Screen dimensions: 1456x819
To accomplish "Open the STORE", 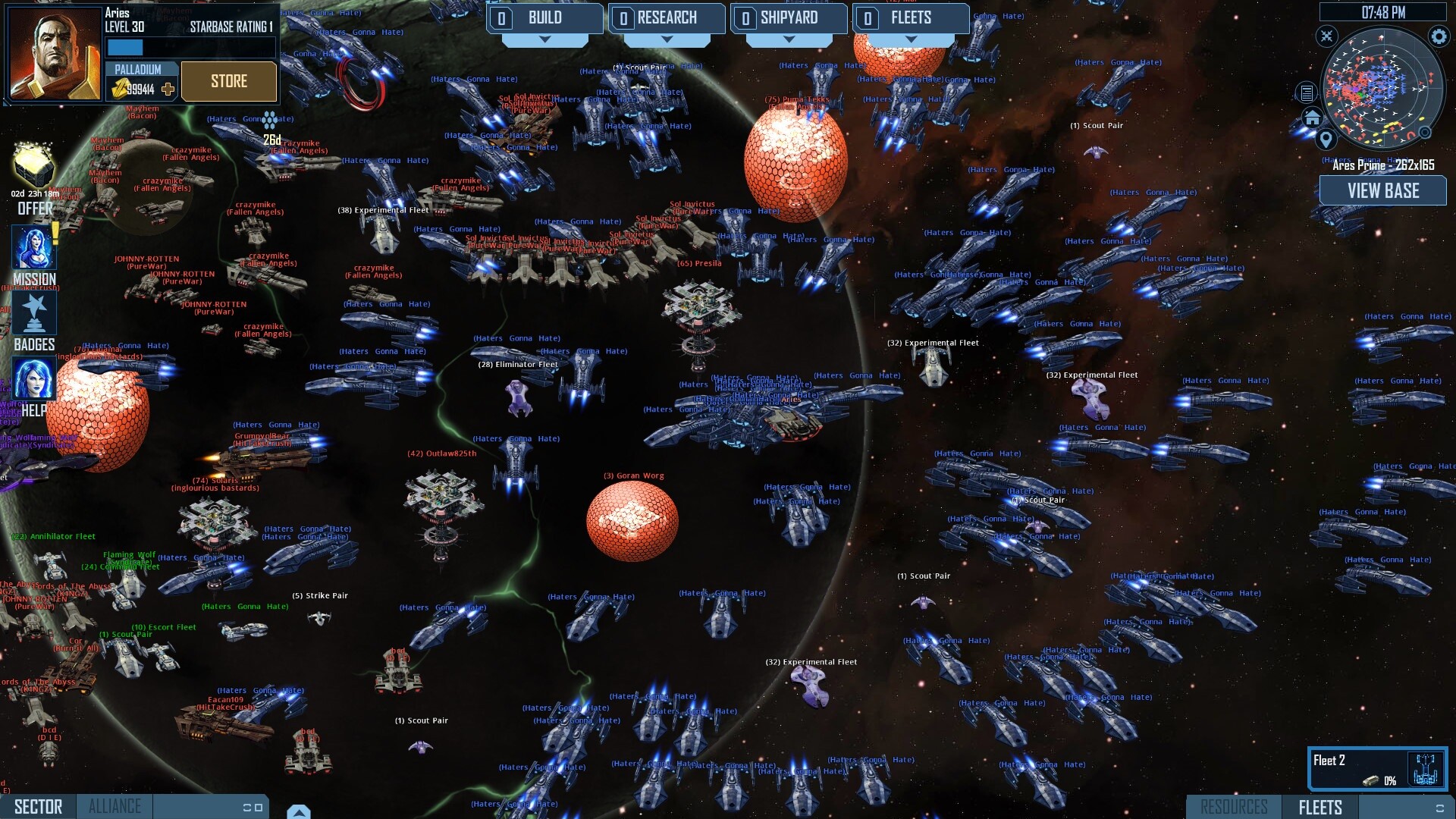I will pos(229,81).
